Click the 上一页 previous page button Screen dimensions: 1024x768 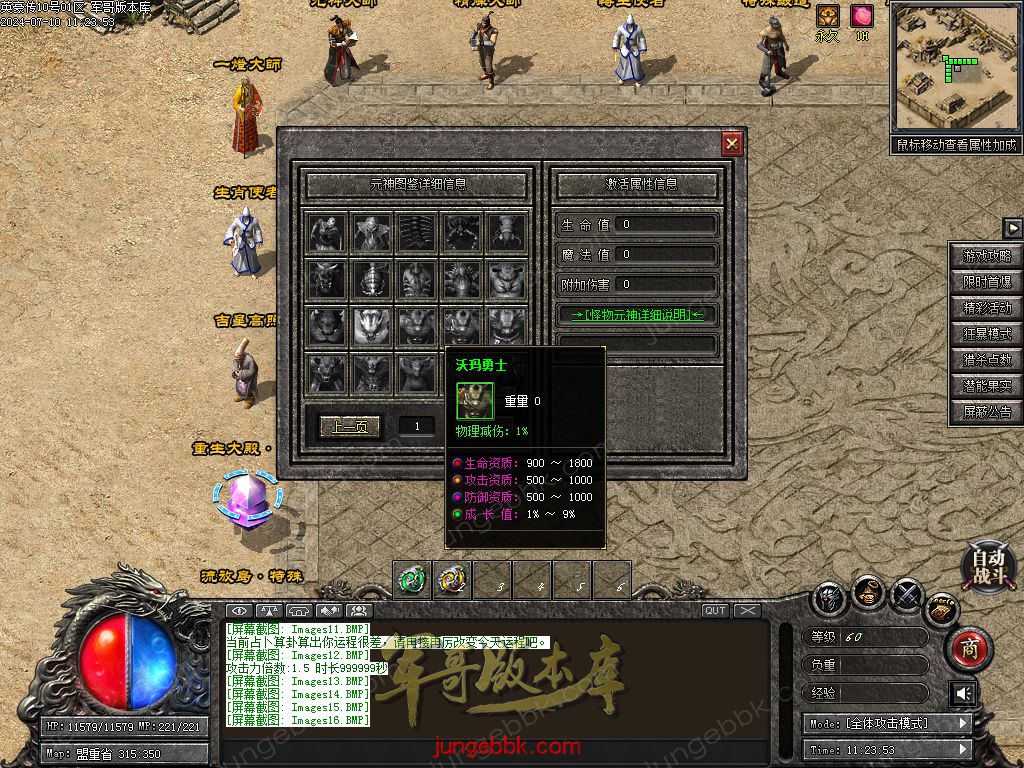pyautogui.click(x=350, y=427)
